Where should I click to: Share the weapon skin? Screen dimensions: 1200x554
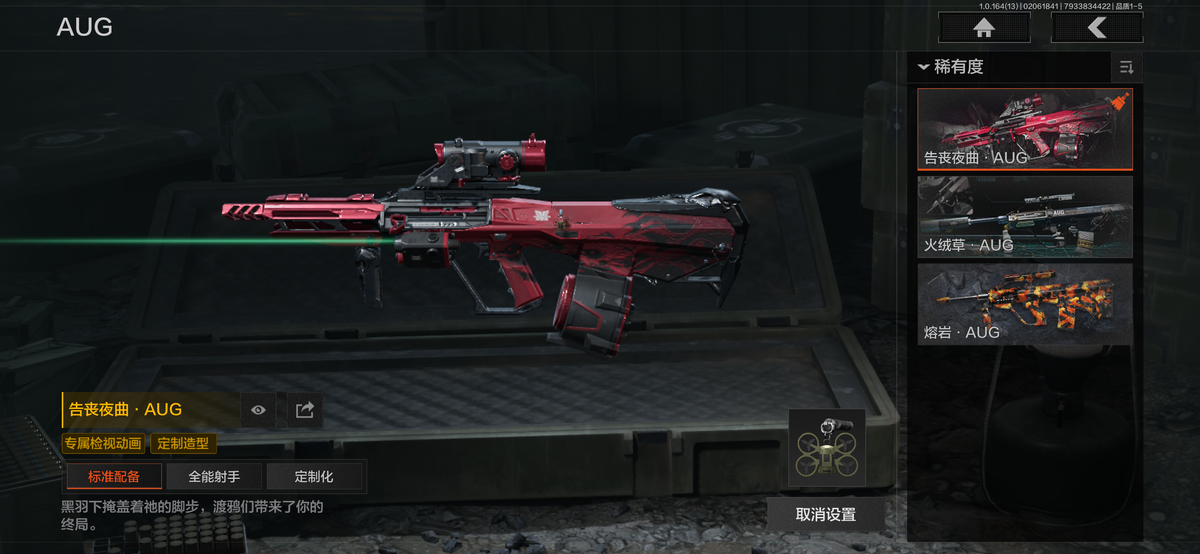tap(305, 409)
